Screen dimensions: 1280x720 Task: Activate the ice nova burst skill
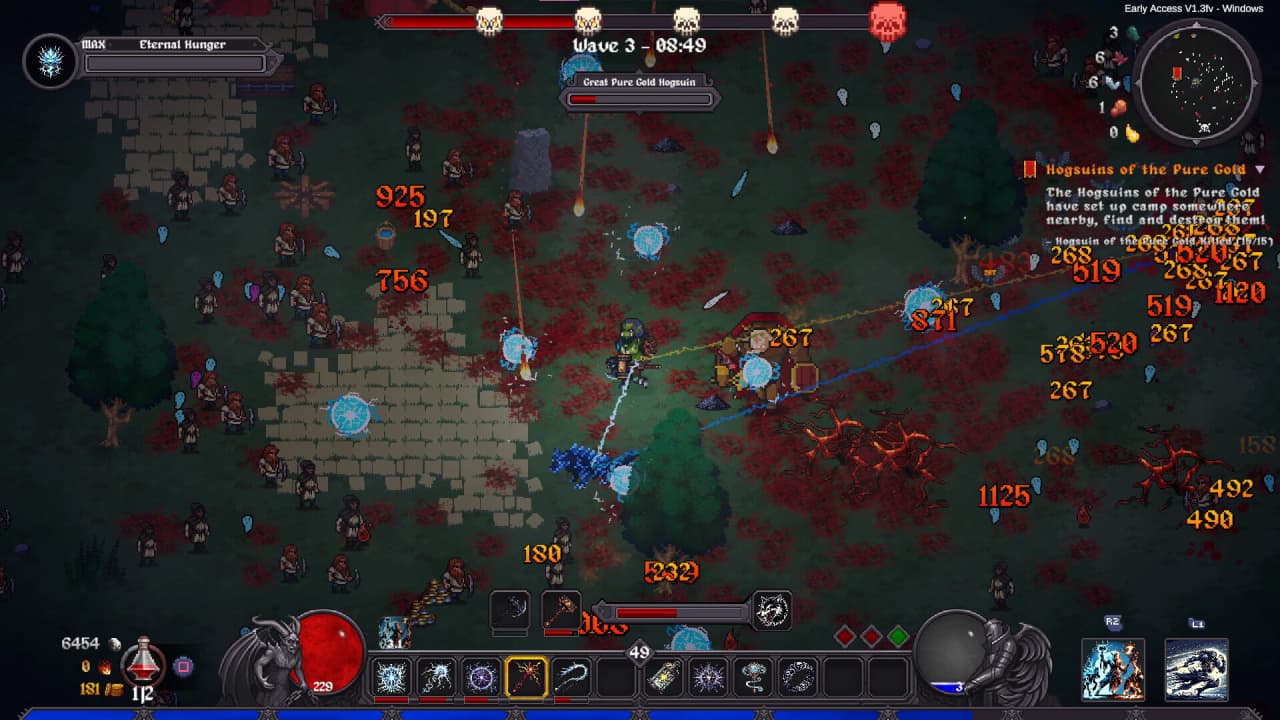(x=390, y=677)
